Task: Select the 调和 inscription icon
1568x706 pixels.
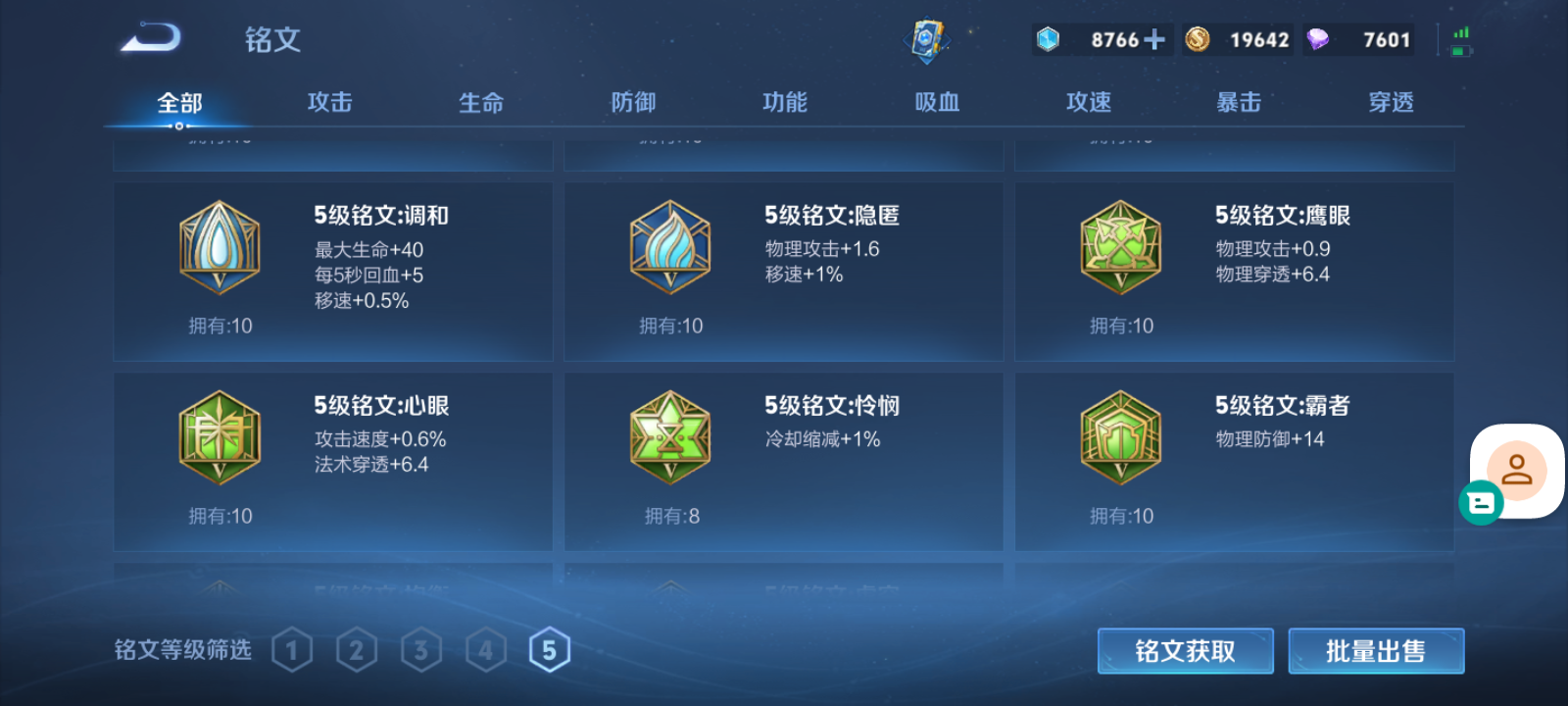Action: click(x=219, y=246)
